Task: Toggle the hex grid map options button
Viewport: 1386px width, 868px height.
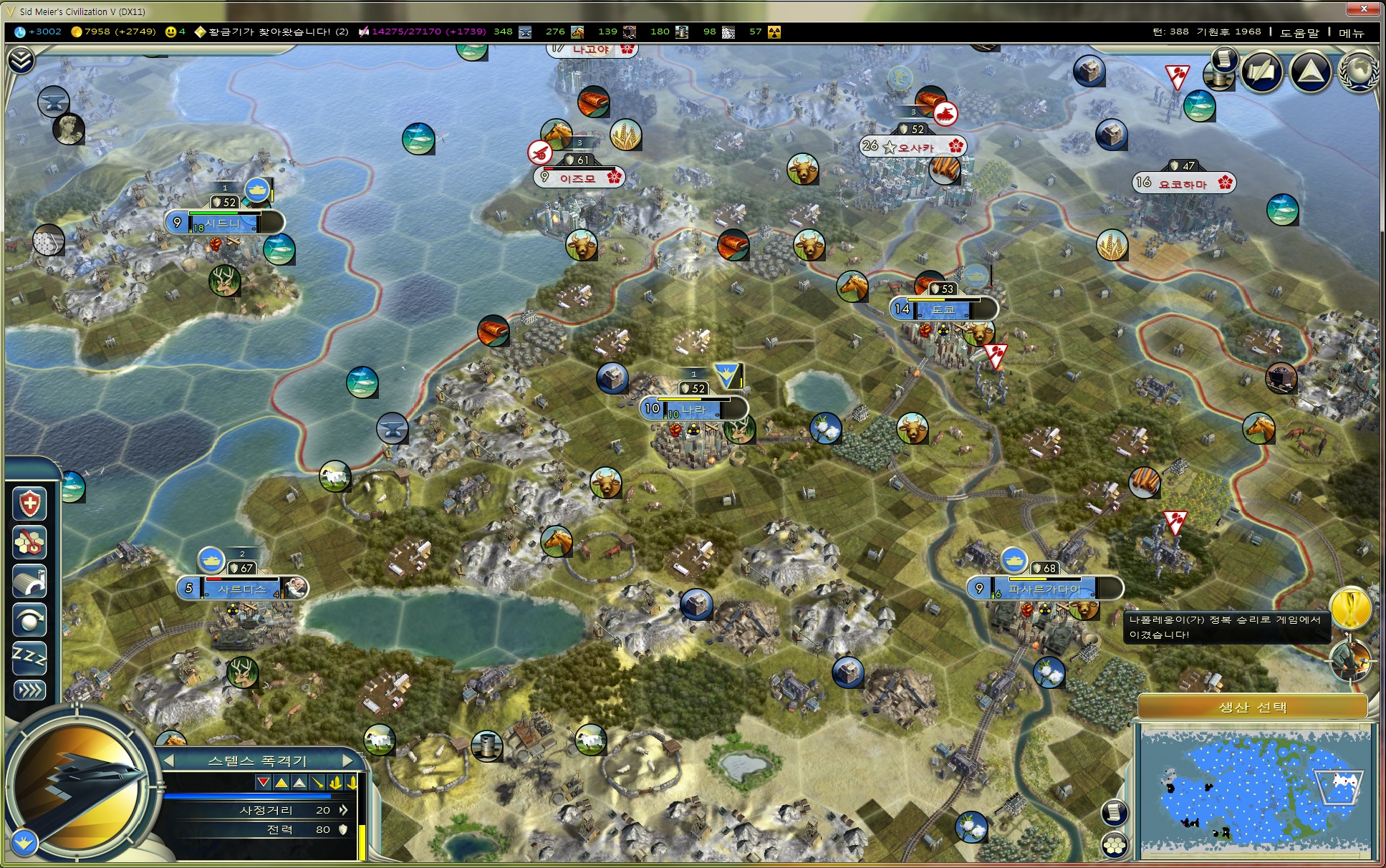Action: (x=1114, y=845)
